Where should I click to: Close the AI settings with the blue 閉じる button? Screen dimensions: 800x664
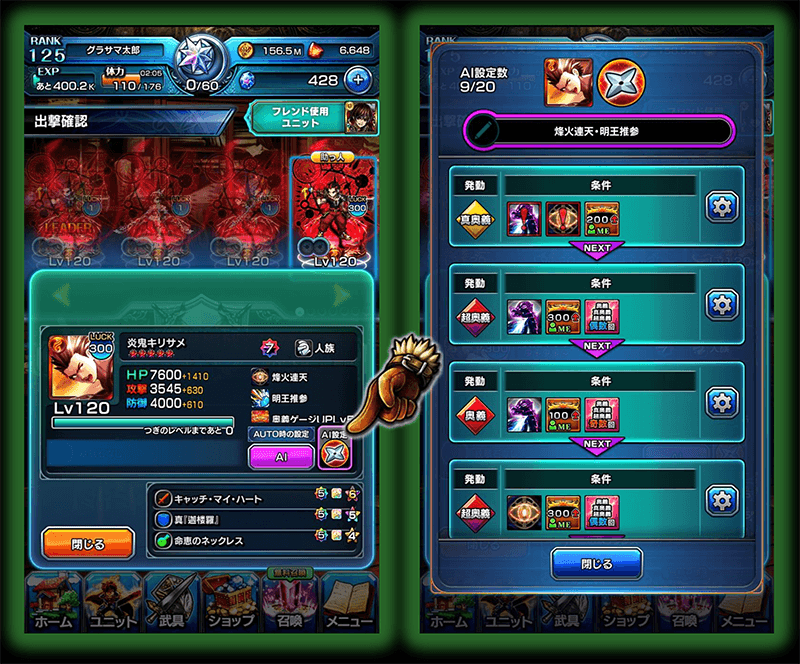point(596,563)
